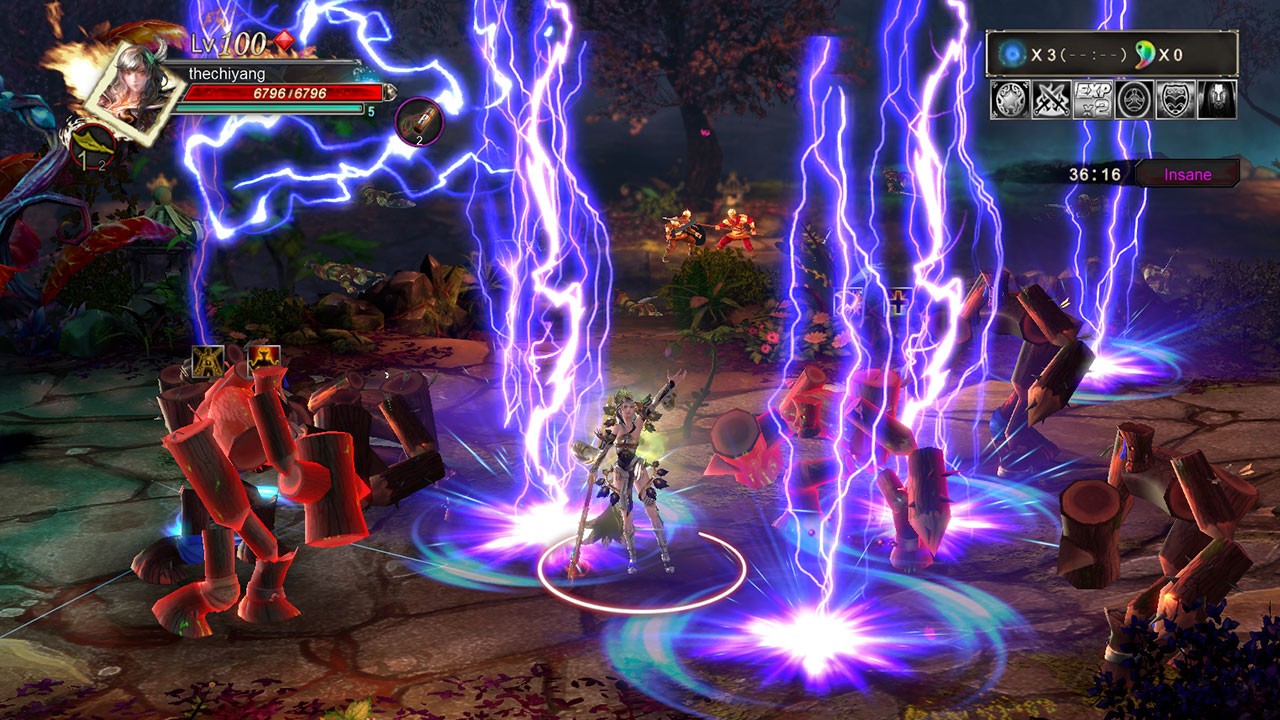This screenshot has height=720, width=1280.
Task: Select the long-haired face buff icon
Action: pyautogui.click(x=1217, y=100)
